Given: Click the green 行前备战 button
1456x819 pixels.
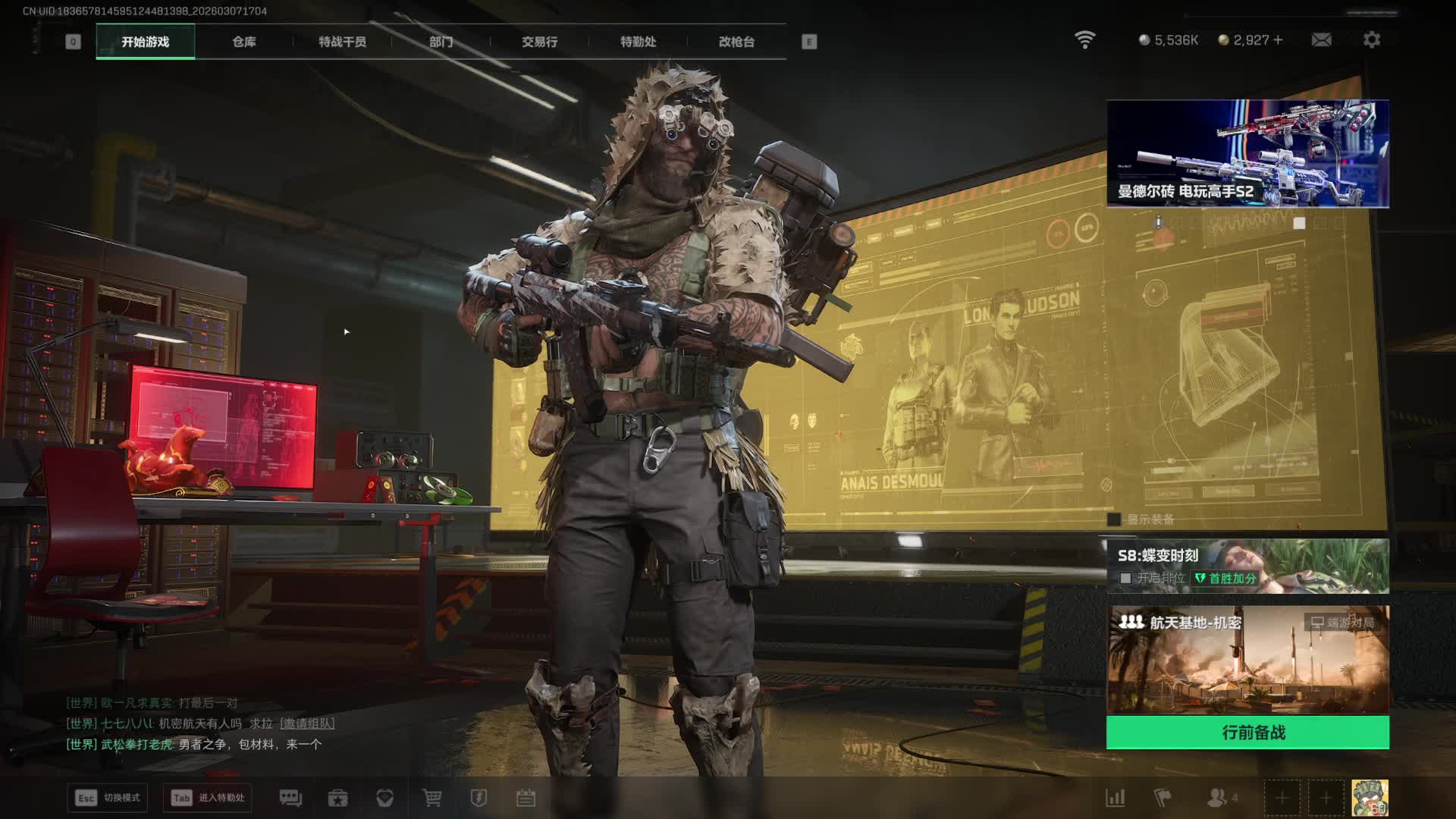Looking at the screenshot, I should [1247, 733].
